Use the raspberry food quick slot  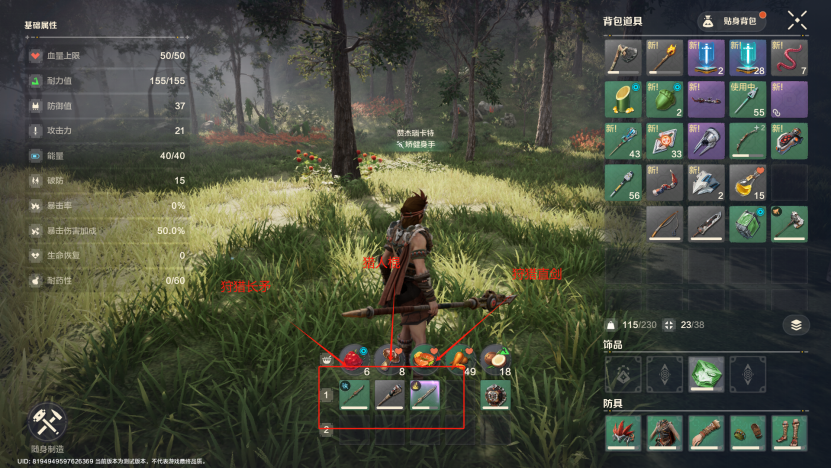tap(353, 357)
